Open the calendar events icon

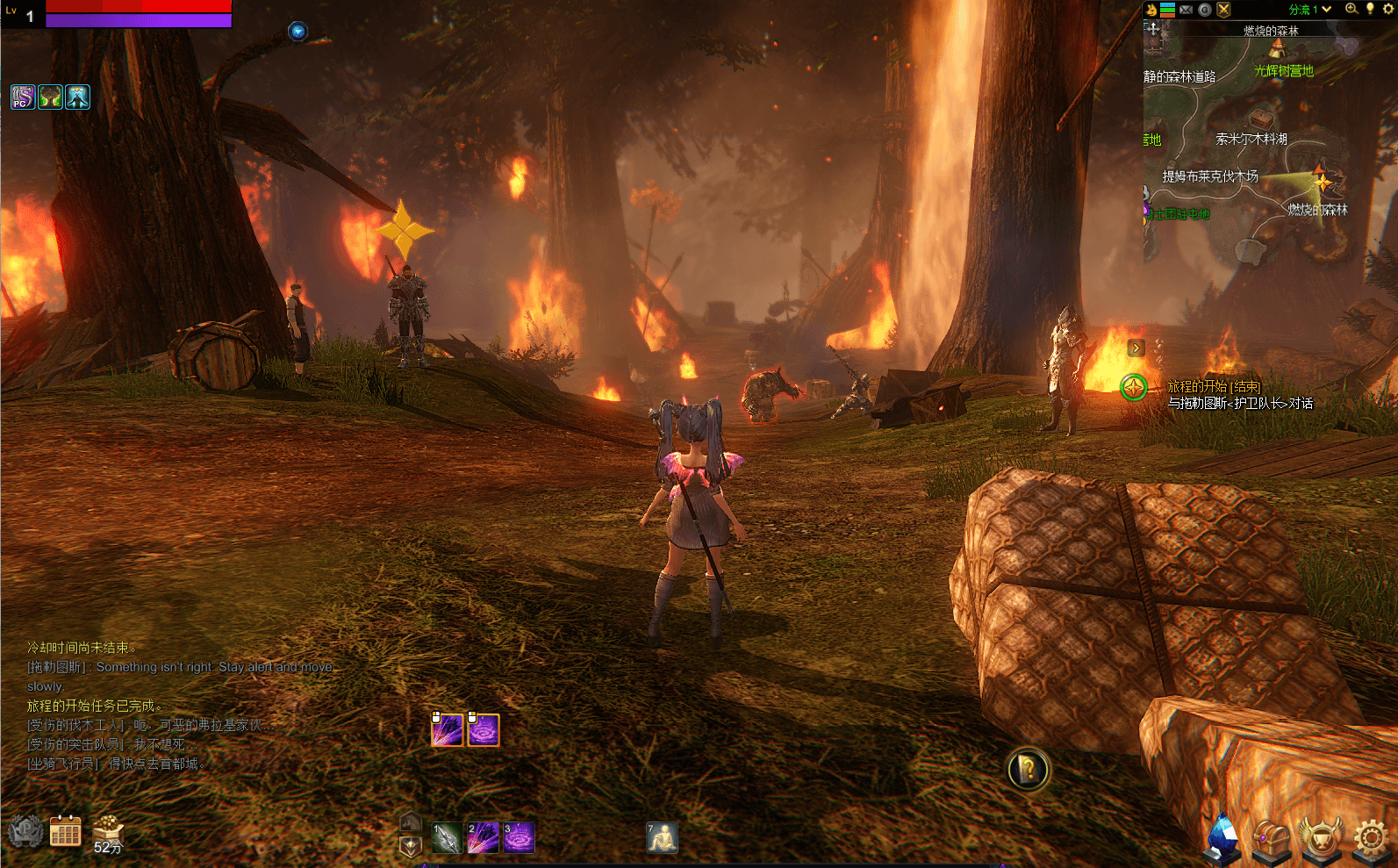[65, 831]
